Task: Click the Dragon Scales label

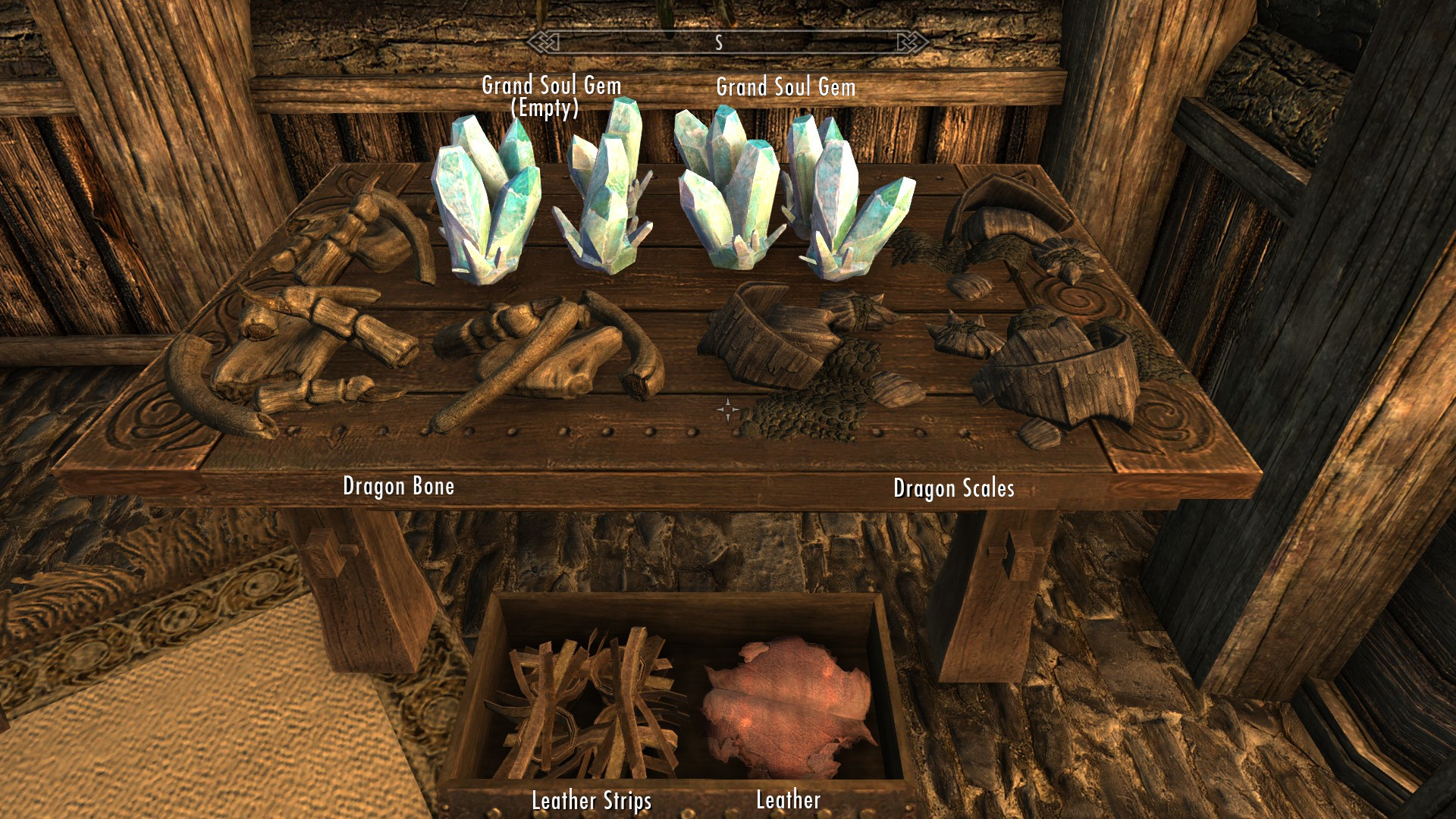Action: 954,488
